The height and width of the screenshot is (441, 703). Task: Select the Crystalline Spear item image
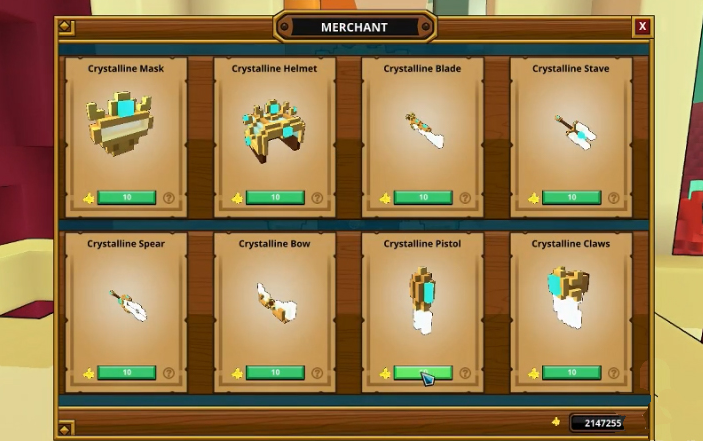tap(128, 303)
